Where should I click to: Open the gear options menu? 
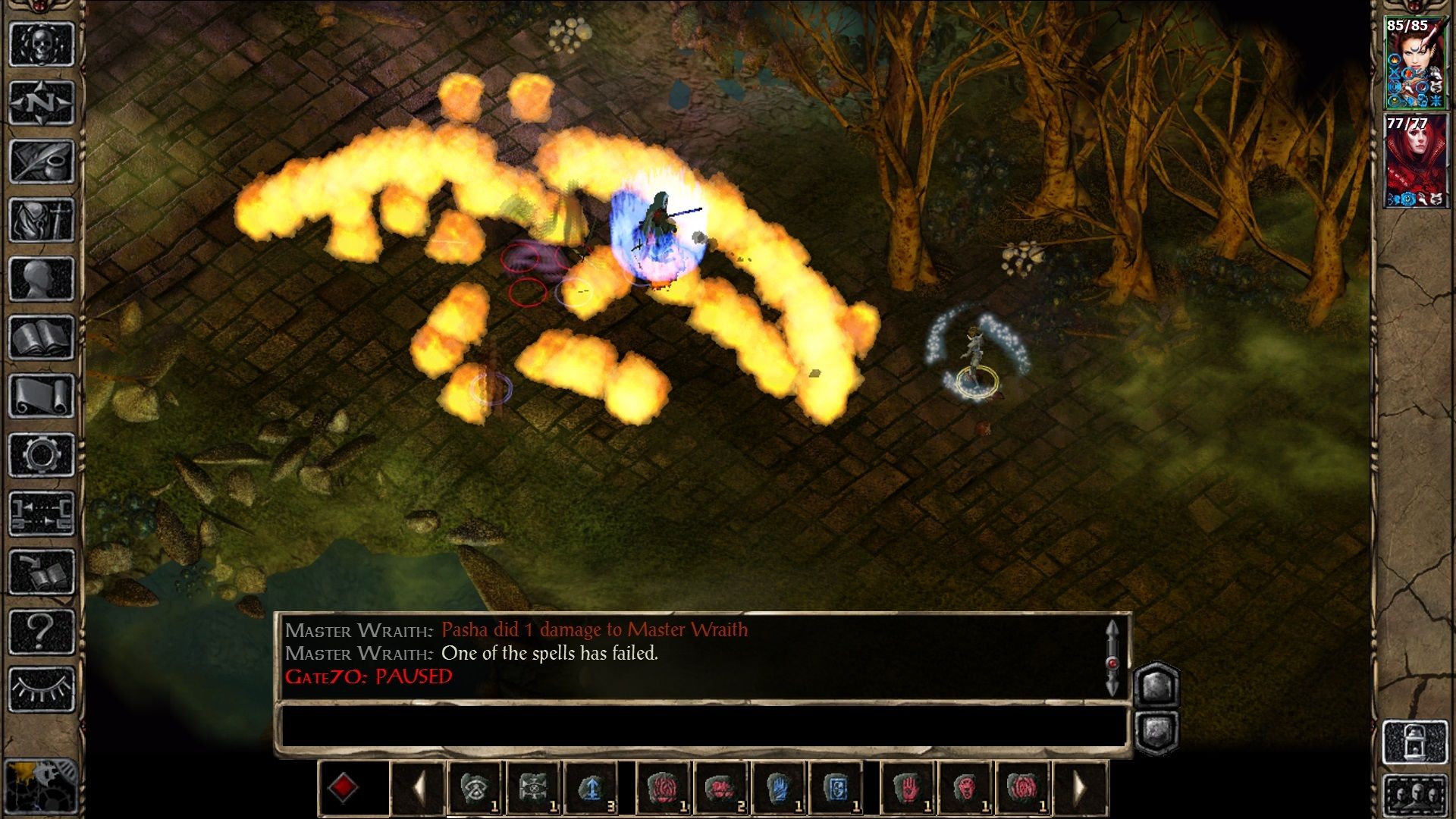click(x=42, y=455)
